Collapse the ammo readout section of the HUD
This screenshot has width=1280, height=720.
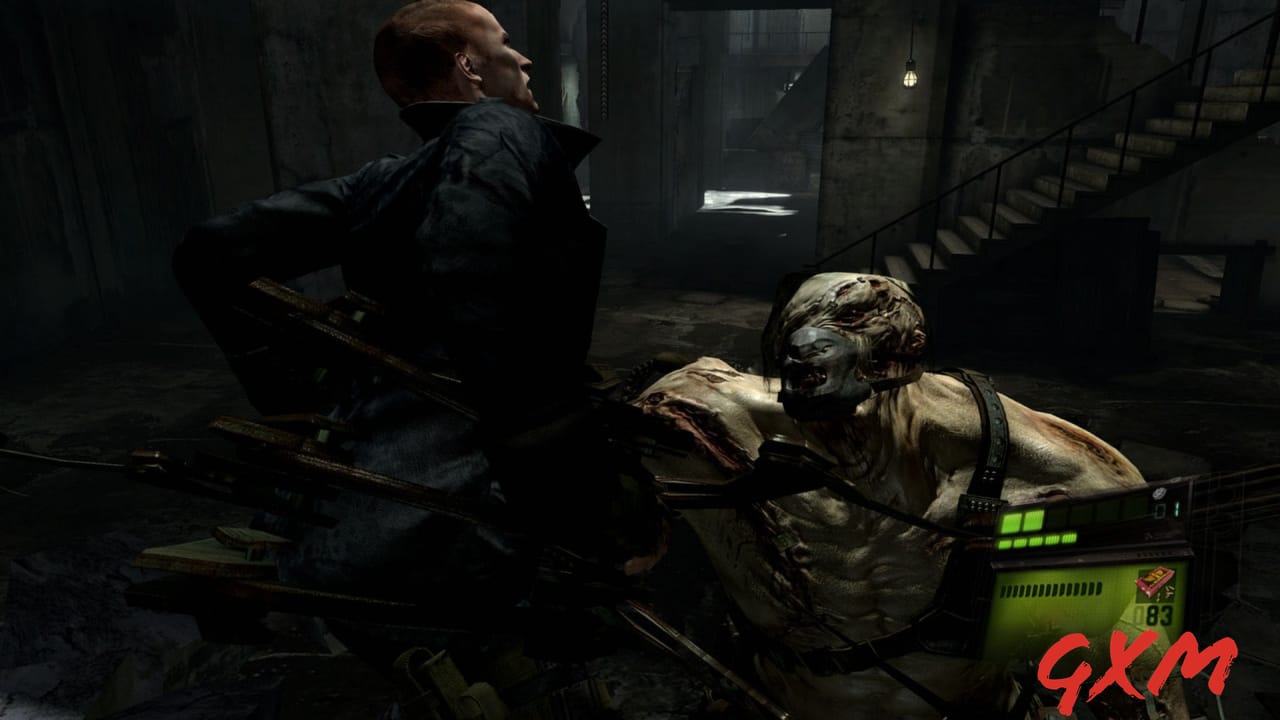1156,595
